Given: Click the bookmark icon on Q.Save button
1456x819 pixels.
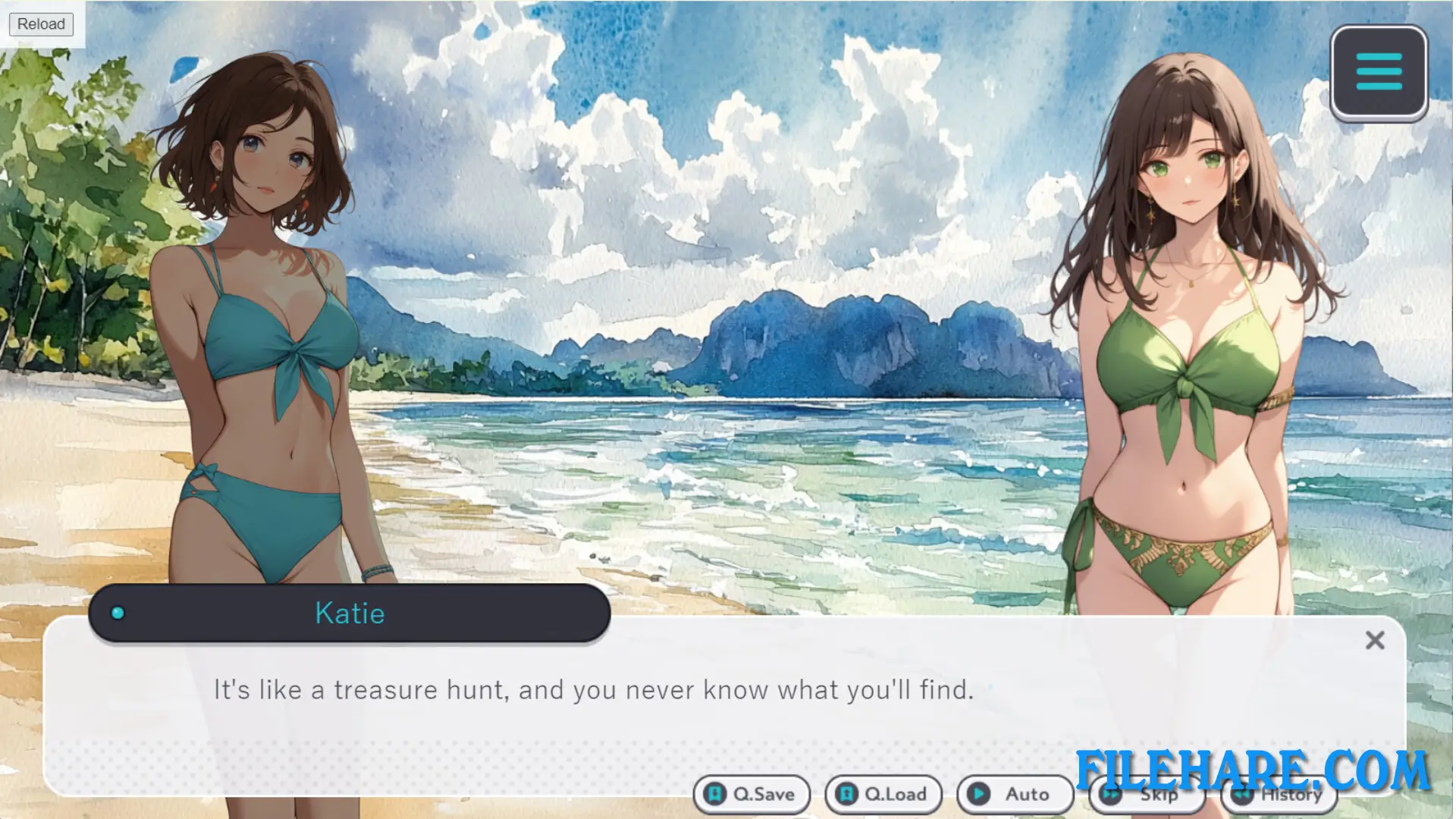Looking at the screenshot, I should click(x=716, y=795).
